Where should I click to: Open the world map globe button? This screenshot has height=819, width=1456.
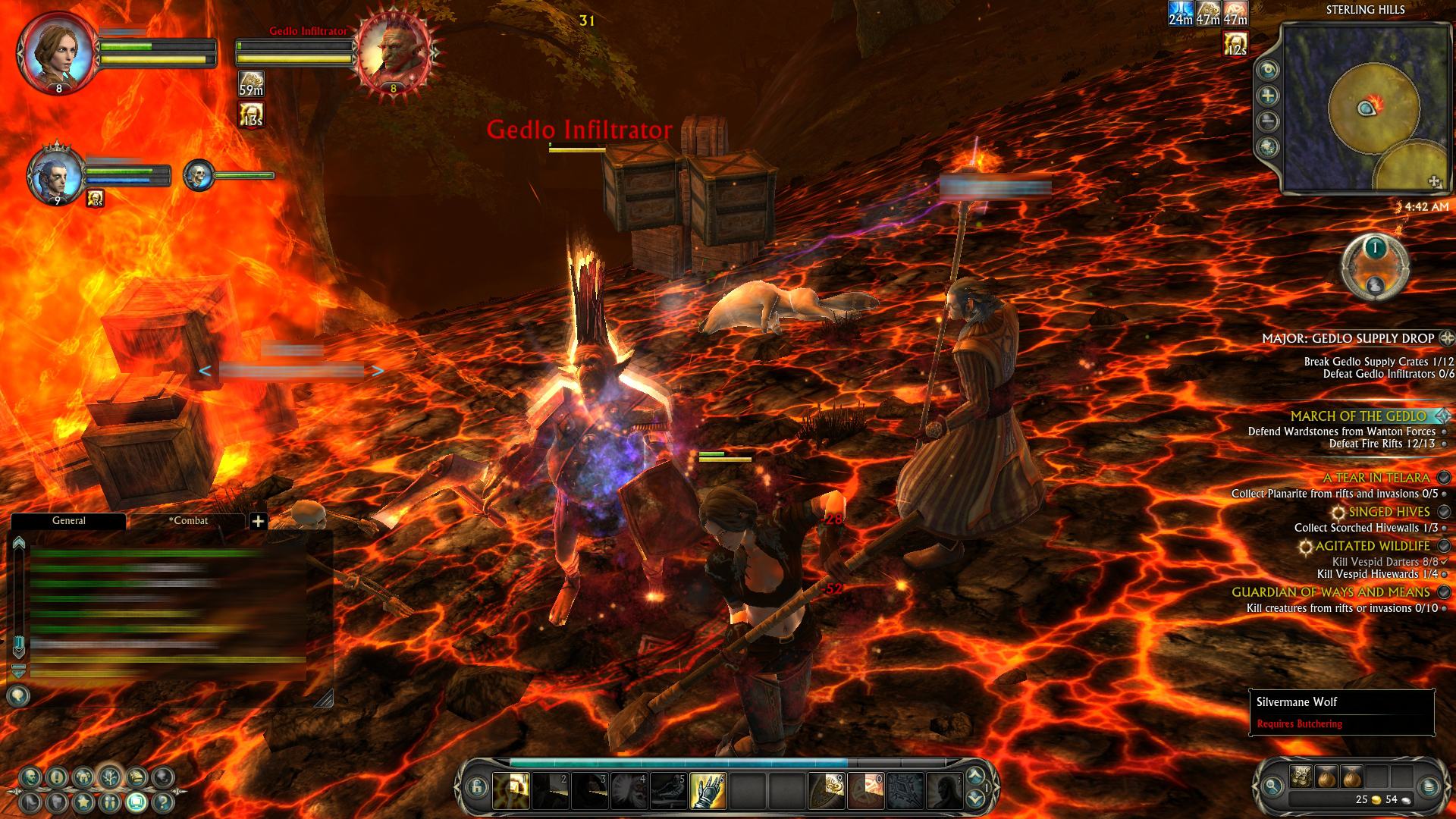click(x=1267, y=147)
